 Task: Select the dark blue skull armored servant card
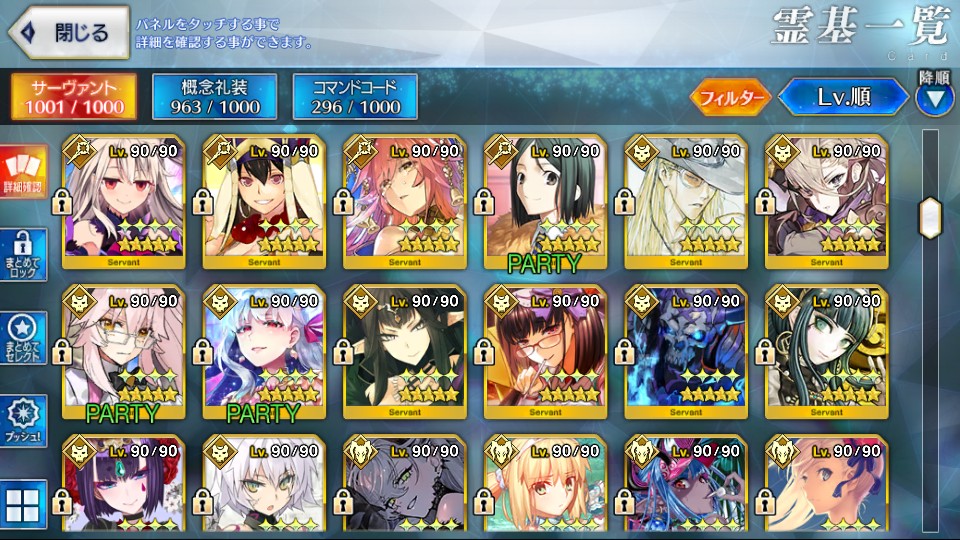point(685,351)
